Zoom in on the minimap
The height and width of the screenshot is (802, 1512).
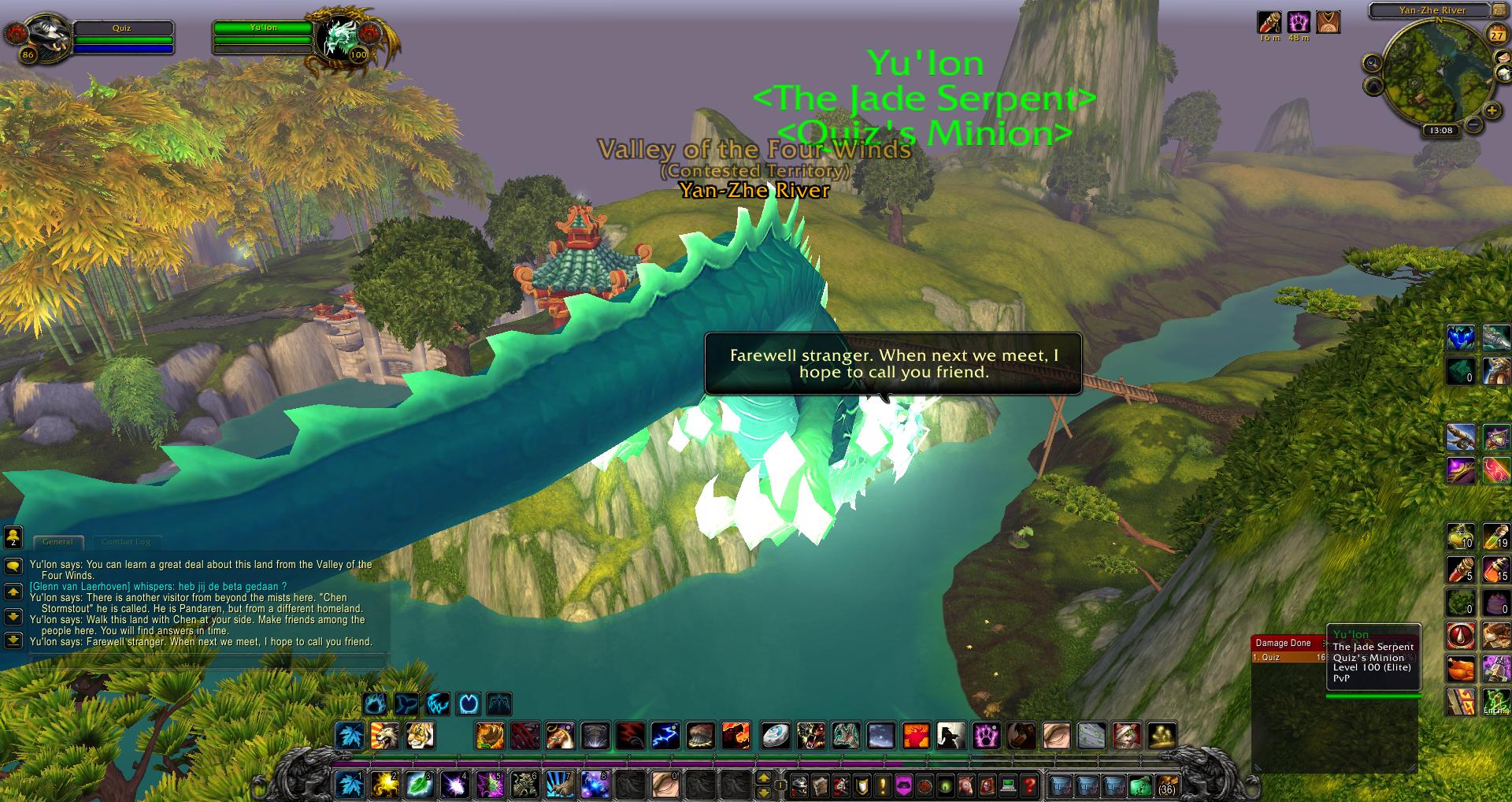pyautogui.click(x=1492, y=111)
